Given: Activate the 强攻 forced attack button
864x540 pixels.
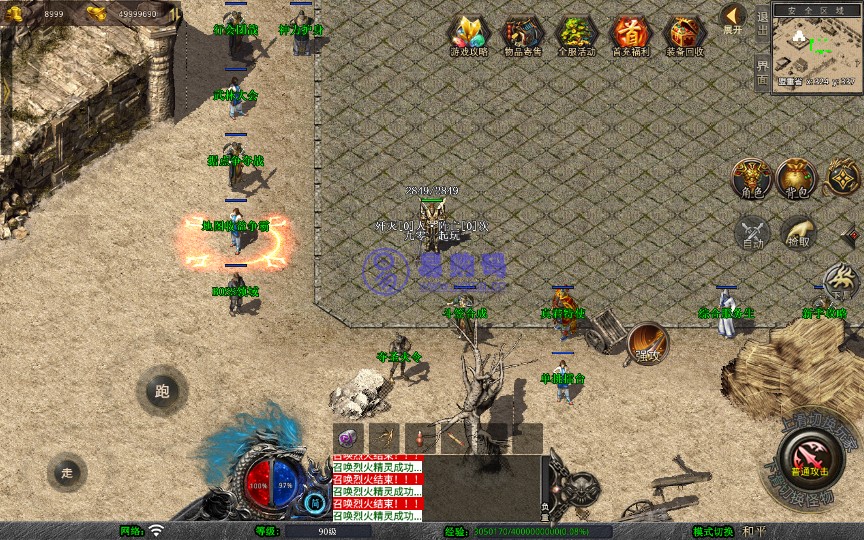Looking at the screenshot, I should pos(648,342).
